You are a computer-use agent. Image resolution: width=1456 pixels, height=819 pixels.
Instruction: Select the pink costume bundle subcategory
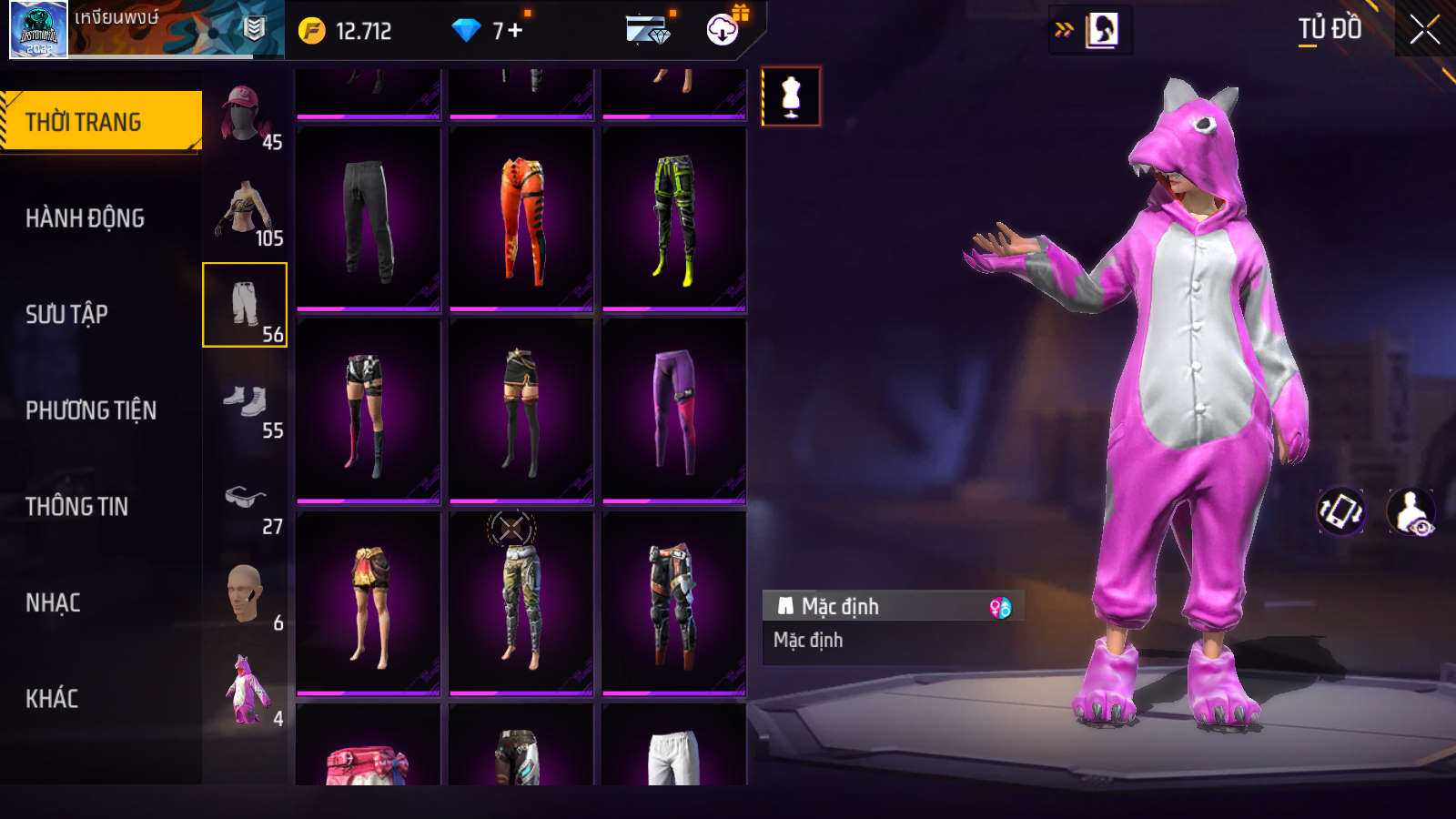(244, 692)
